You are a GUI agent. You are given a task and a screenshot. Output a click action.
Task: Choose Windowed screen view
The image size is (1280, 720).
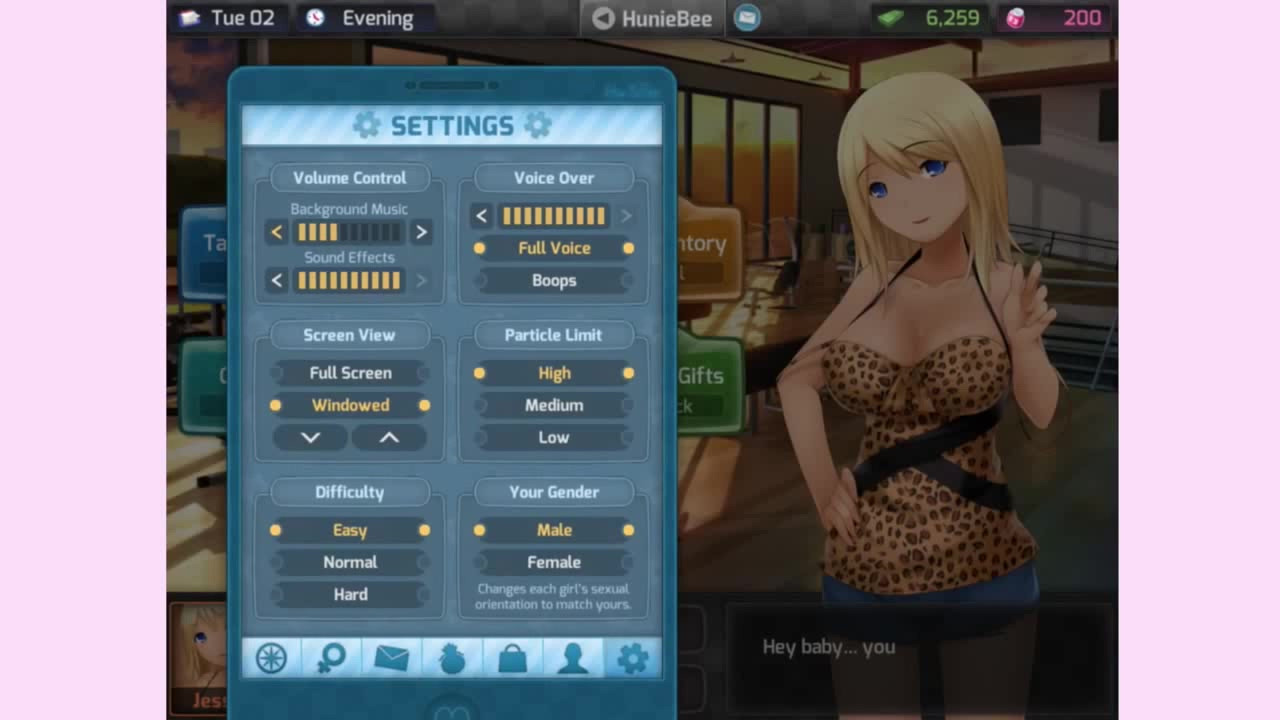350,405
